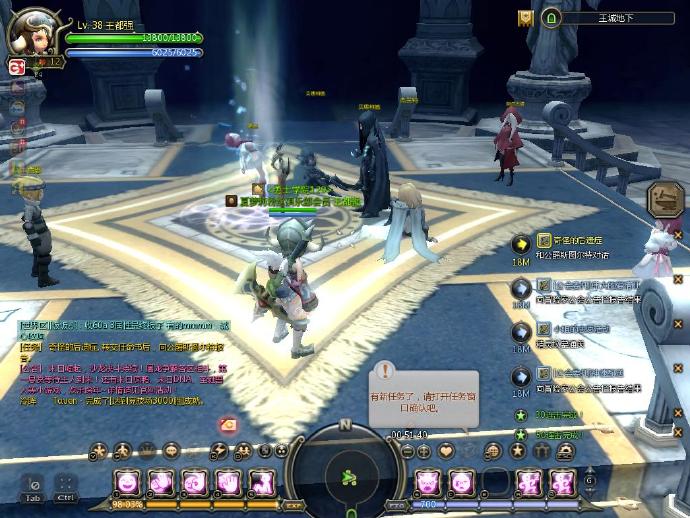Activate the smiling face skill in the hotbar
The width and height of the screenshot is (690, 518).
point(128,483)
